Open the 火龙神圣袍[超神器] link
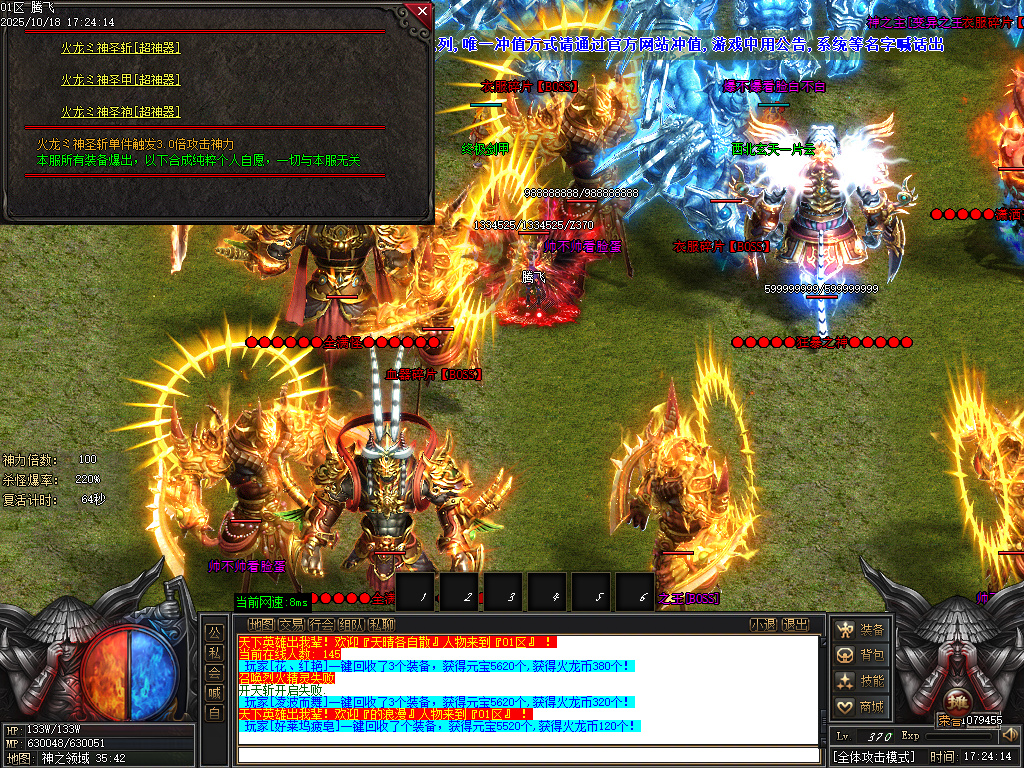The image size is (1024, 768). coord(120,112)
